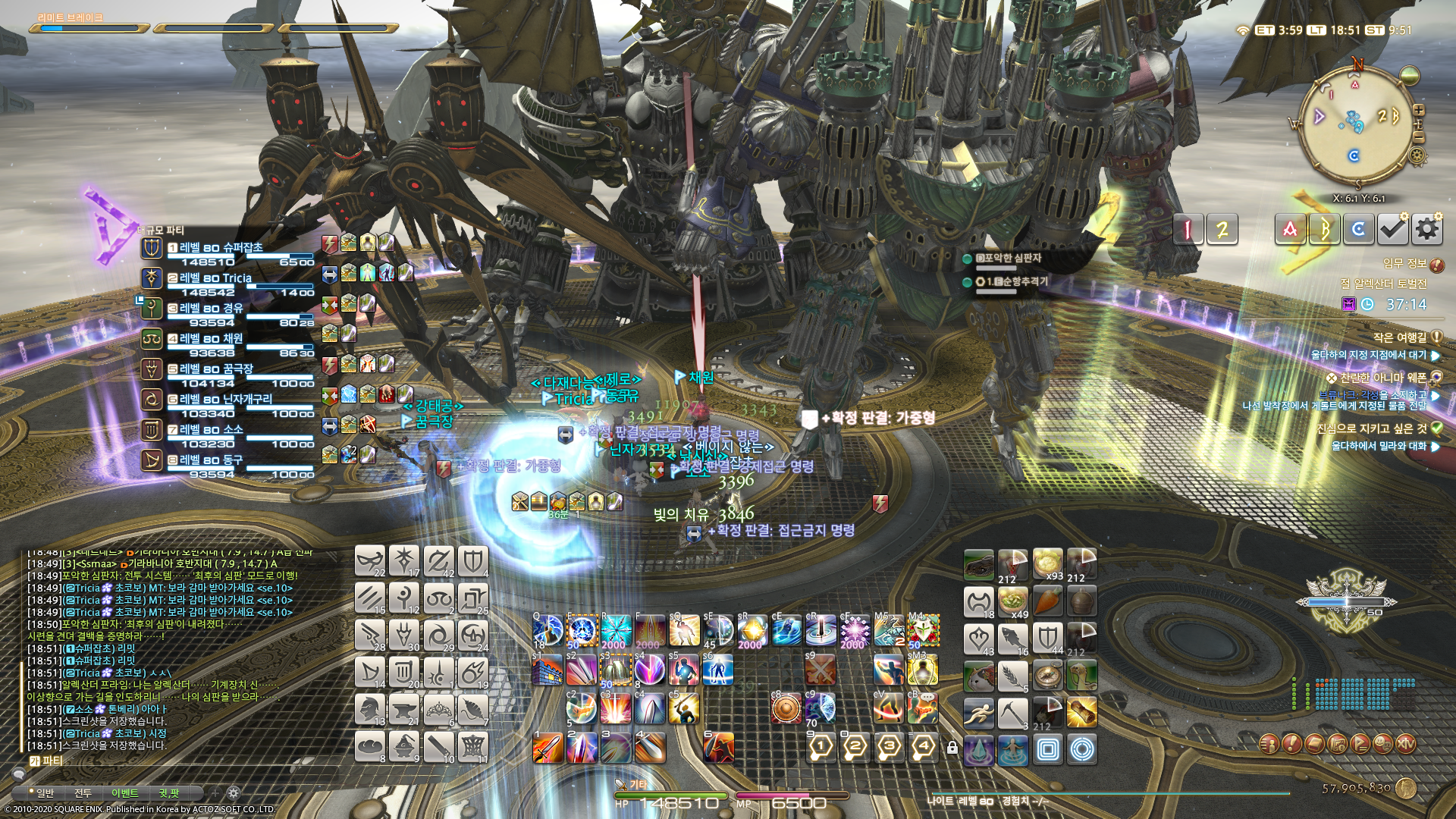This screenshot has width=1456, height=819.
Task: Open minimap settings gear
Action: tap(1416, 156)
